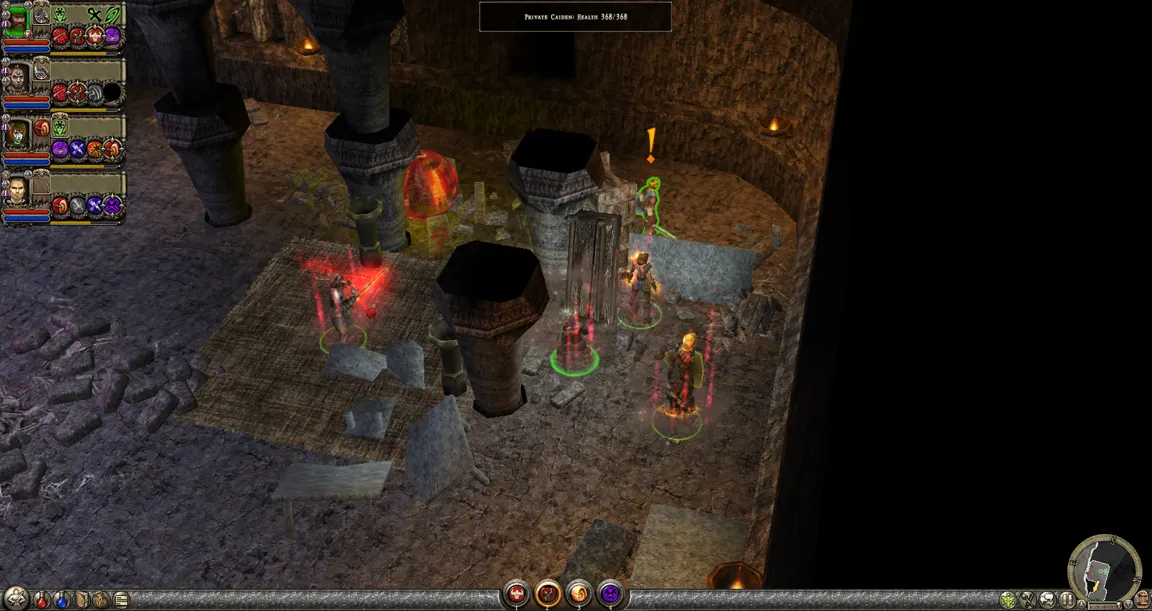
Task: Toggle the crossed axes combat mode button
Action: 1027,600
